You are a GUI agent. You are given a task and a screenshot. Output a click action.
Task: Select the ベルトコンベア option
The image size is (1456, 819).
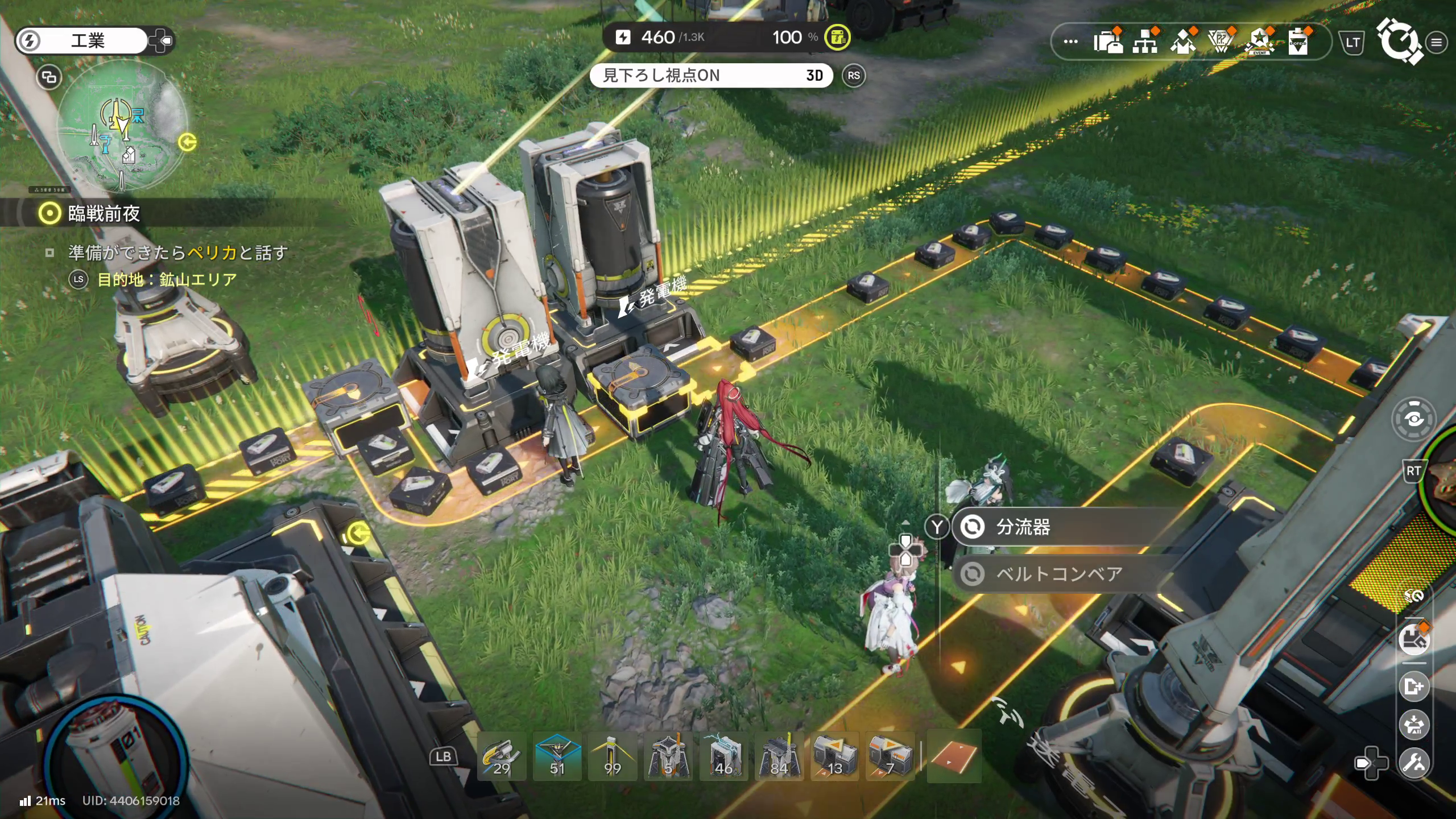[x=1058, y=574]
